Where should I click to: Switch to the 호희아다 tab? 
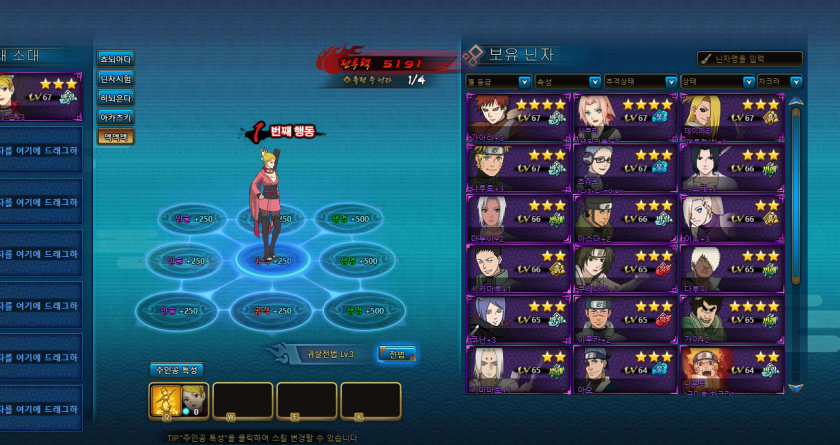point(115,59)
